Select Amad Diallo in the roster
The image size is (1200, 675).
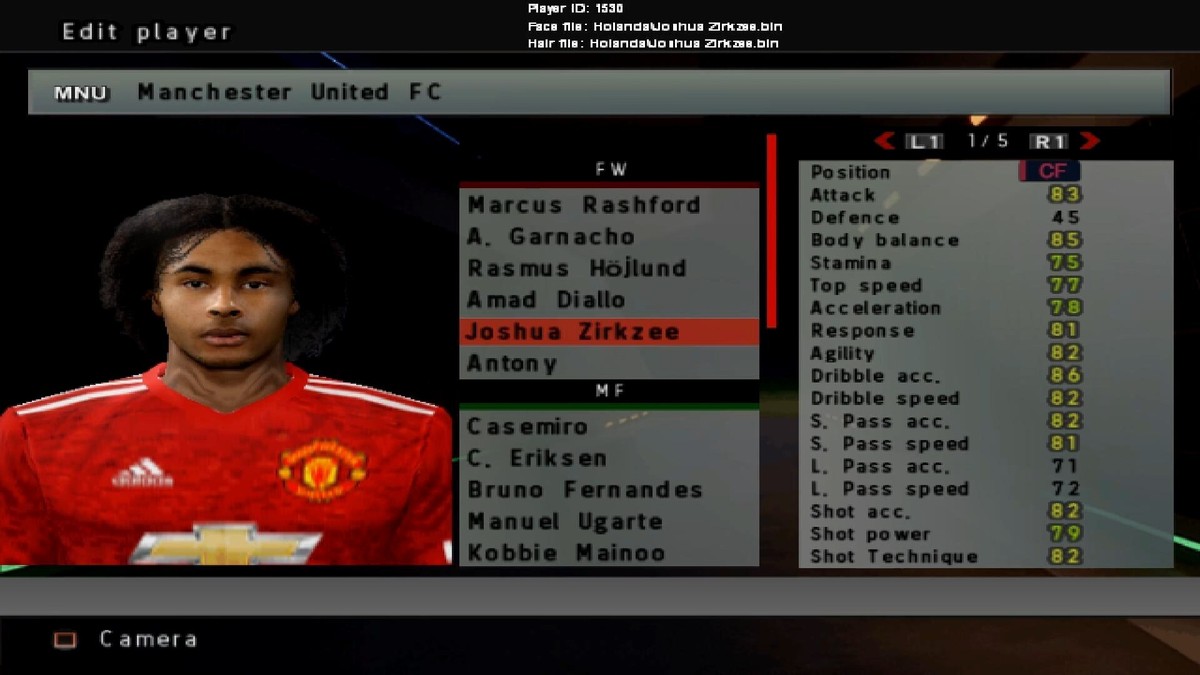pyautogui.click(x=546, y=300)
